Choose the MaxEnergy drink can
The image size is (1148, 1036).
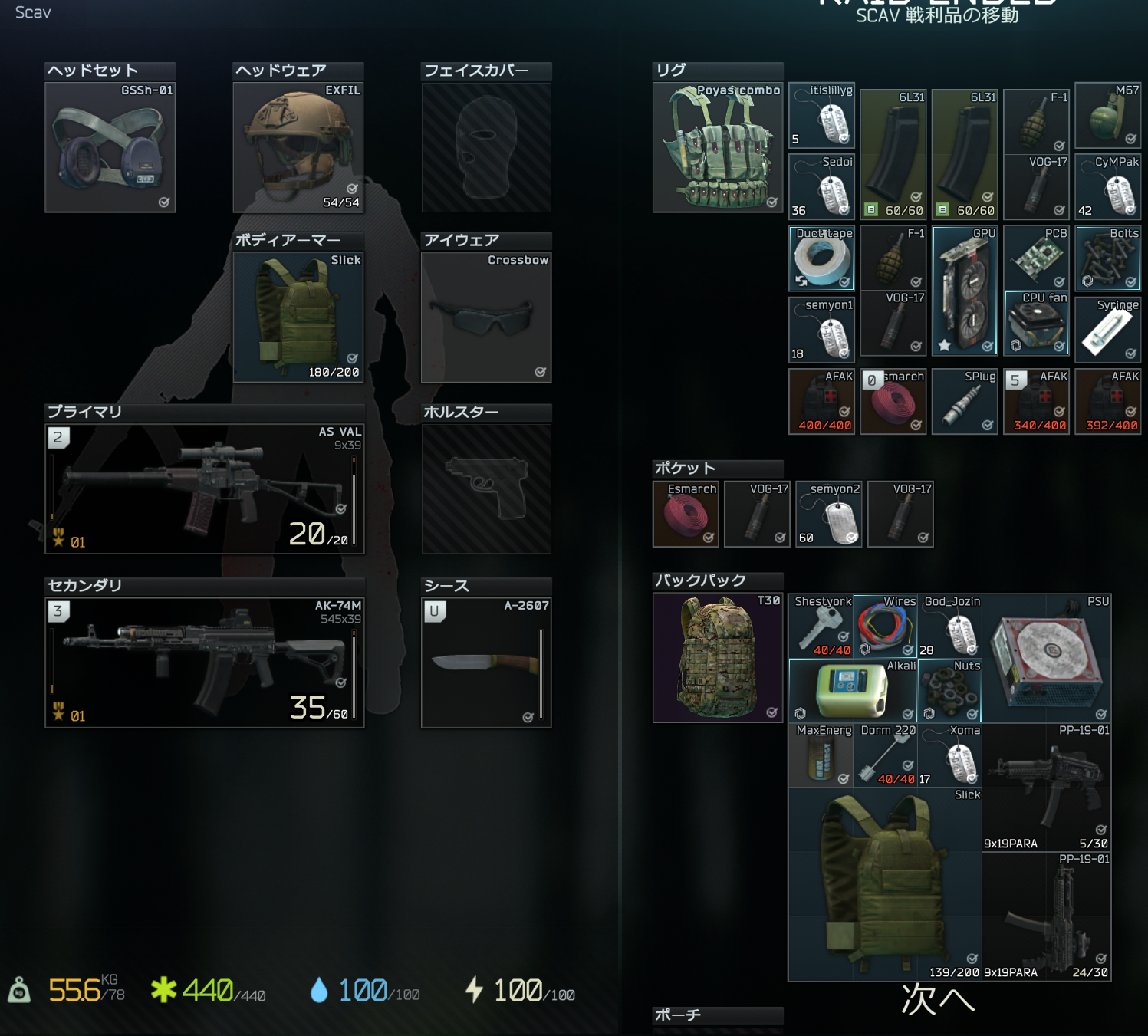[821, 755]
